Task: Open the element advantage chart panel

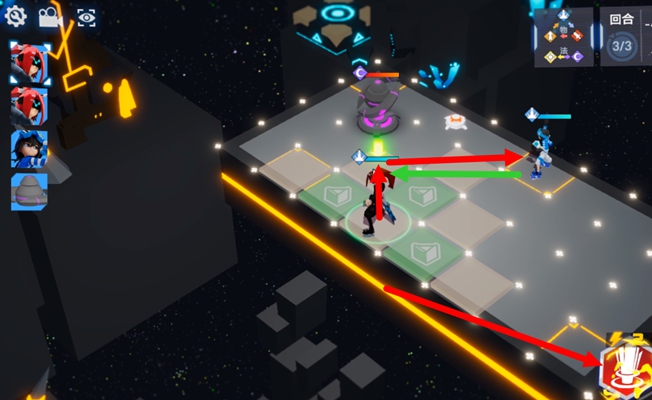Action: [563, 38]
